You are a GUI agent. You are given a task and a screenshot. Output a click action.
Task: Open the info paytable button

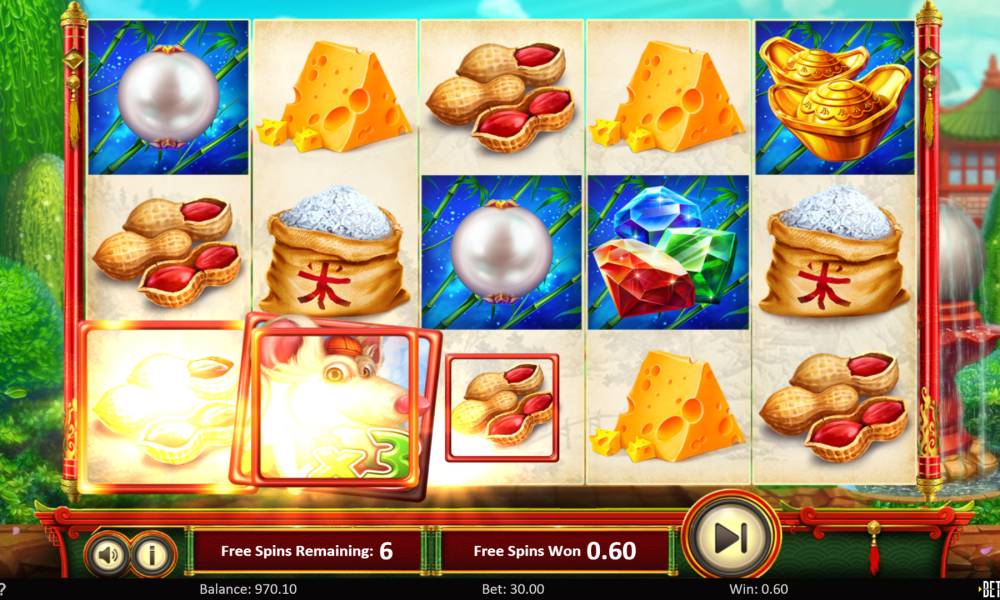pos(153,553)
